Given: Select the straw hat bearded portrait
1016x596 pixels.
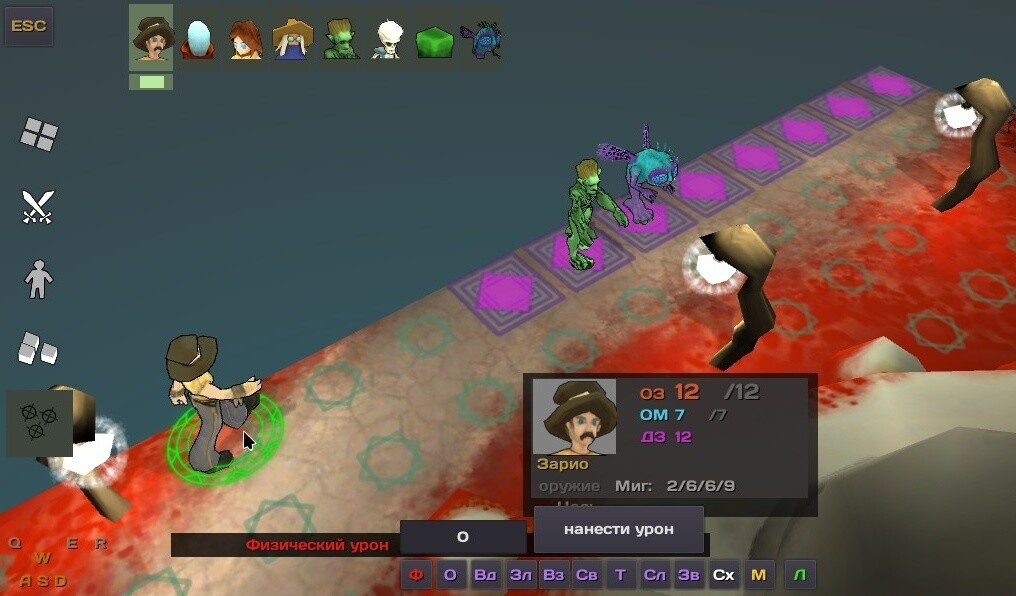Looking at the screenshot, I should click(x=292, y=38).
